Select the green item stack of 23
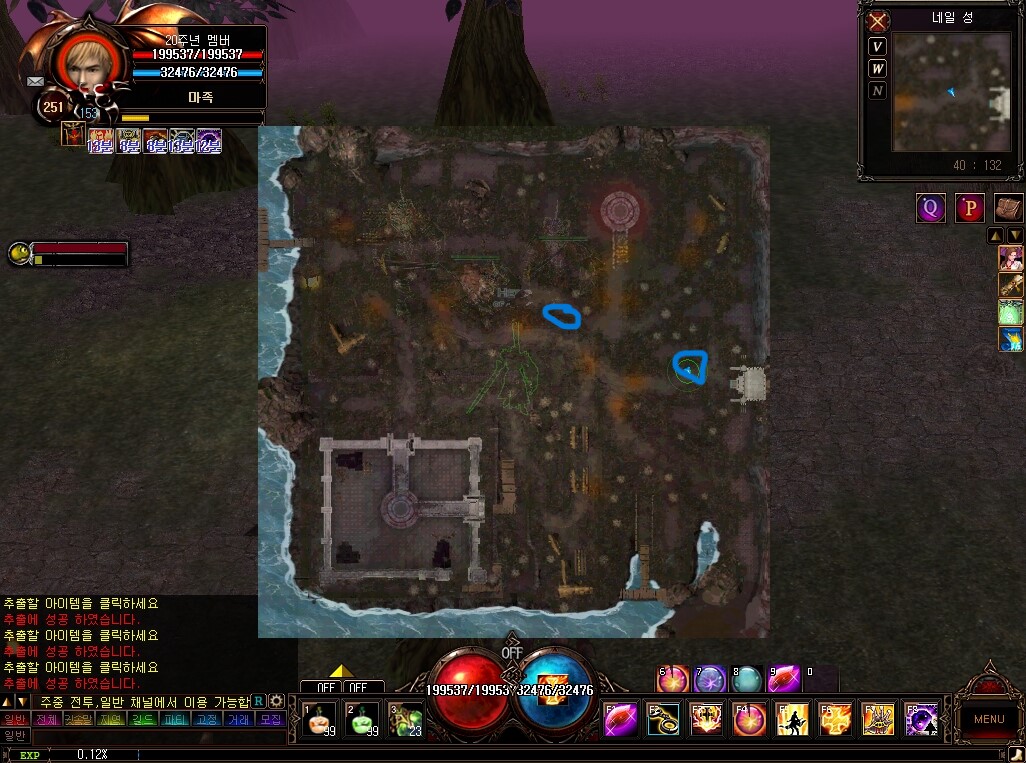The image size is (1026, 763). (405, 720)
